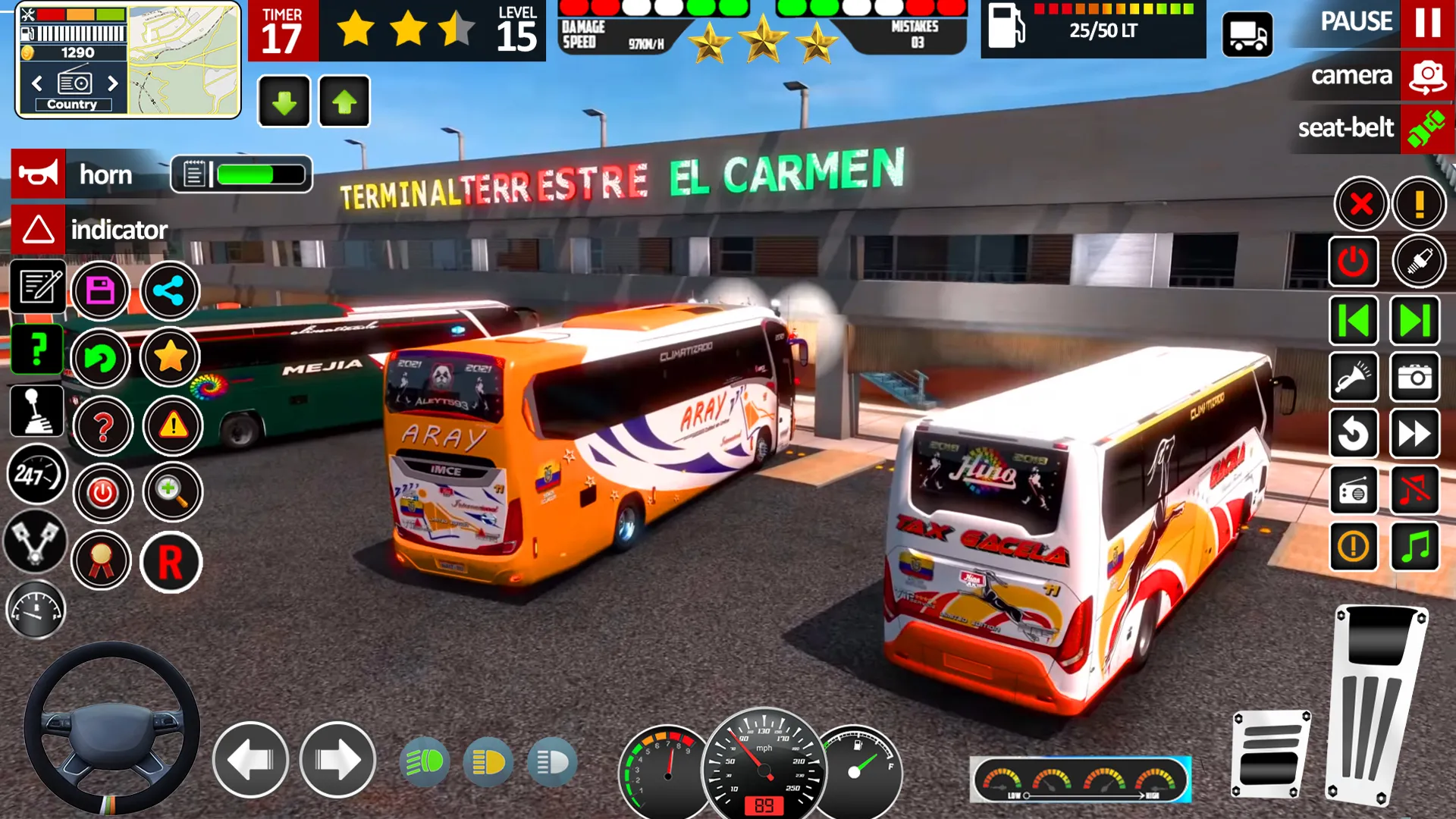The image size is (1456, 819).
Task: Steer right with the right arrow
Action: pyautogui.click(x=337, y=760)
